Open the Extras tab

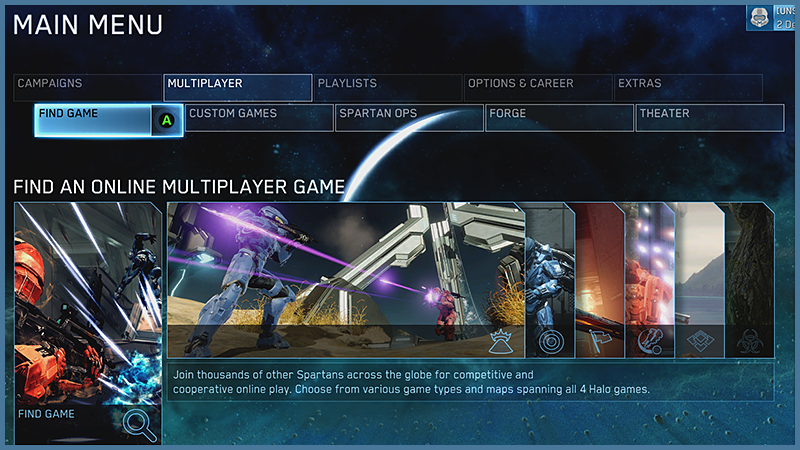click(687, 87)
